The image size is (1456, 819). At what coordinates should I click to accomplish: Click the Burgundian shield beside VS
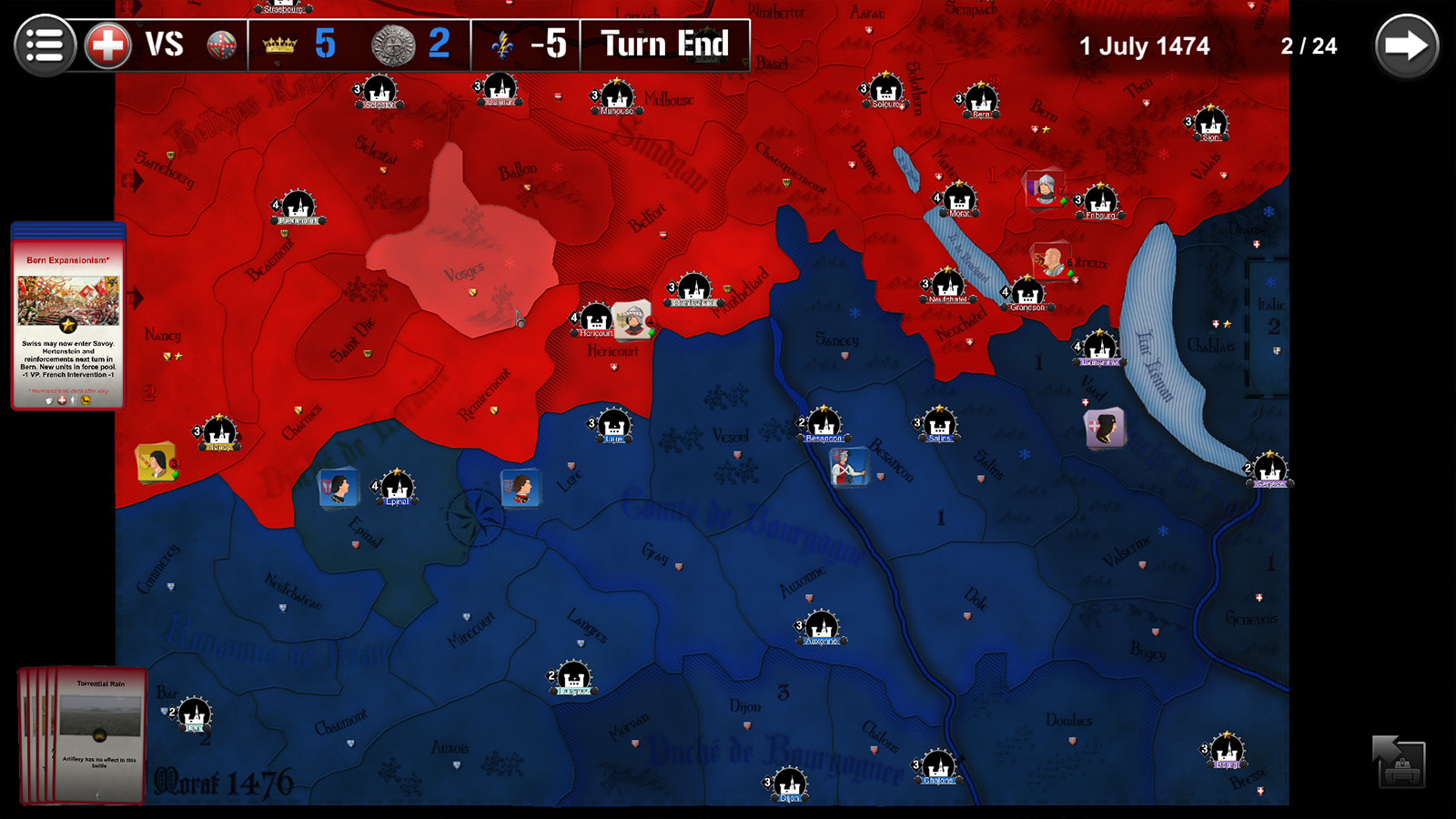(217, 43)
